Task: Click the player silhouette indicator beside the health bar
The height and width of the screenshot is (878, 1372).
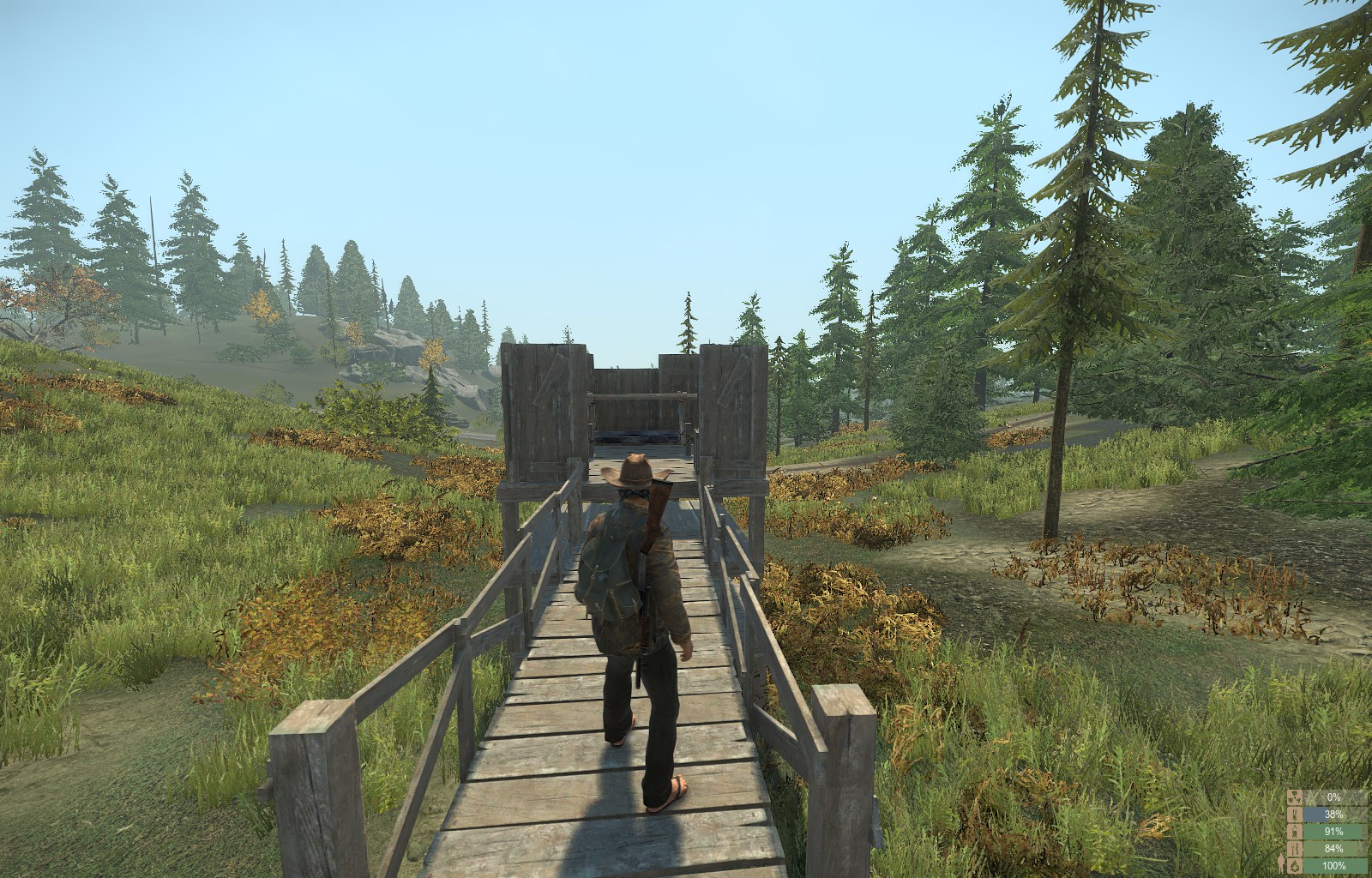Action: (1281, 863)
